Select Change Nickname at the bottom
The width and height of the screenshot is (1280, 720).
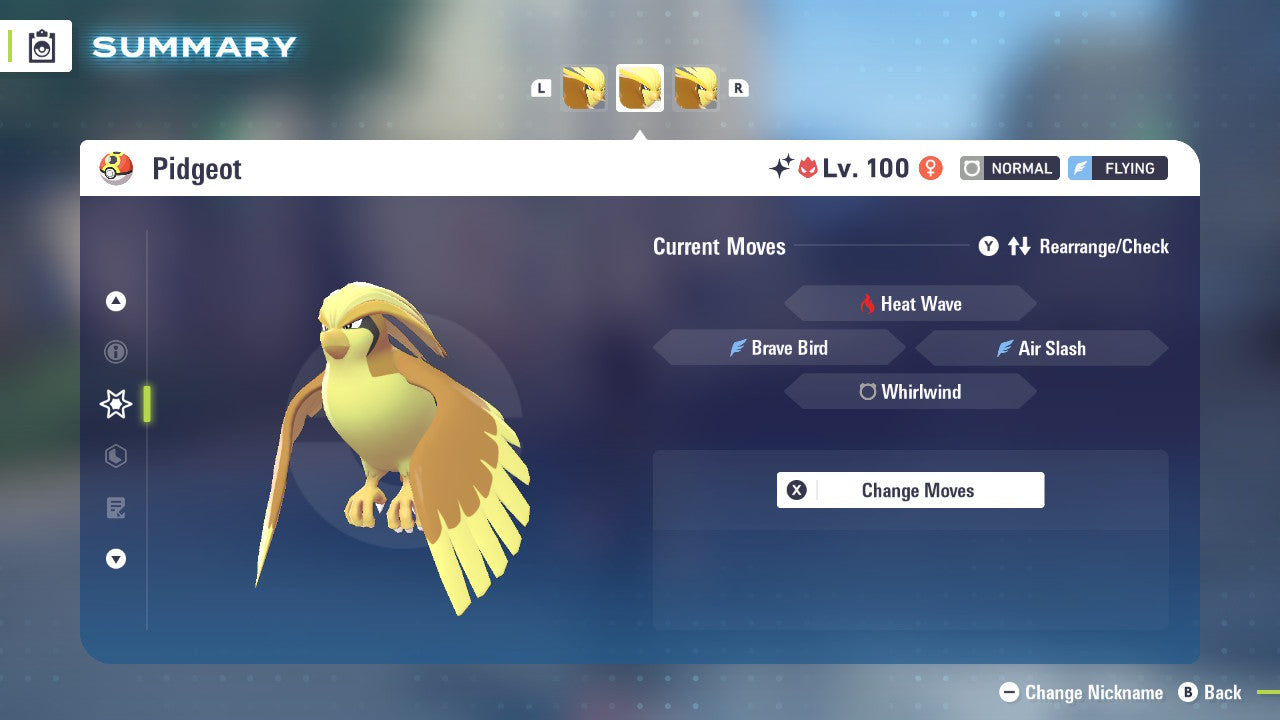pyautogui.click(x=1085, y=692)
